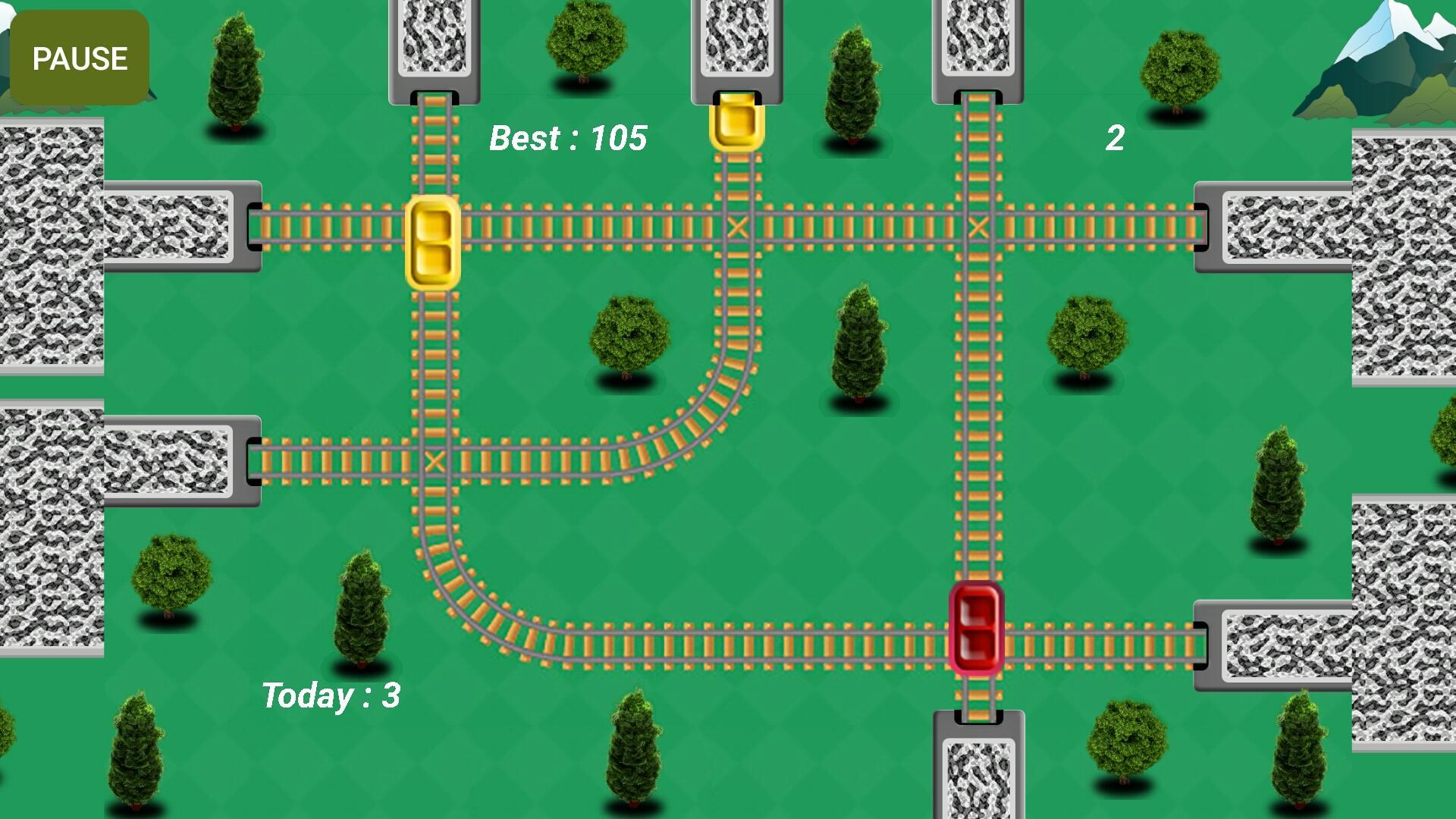Tap the Best : 105 score text
The height and width of the screenshot is (819, 1456).
(x=569, y=139)
